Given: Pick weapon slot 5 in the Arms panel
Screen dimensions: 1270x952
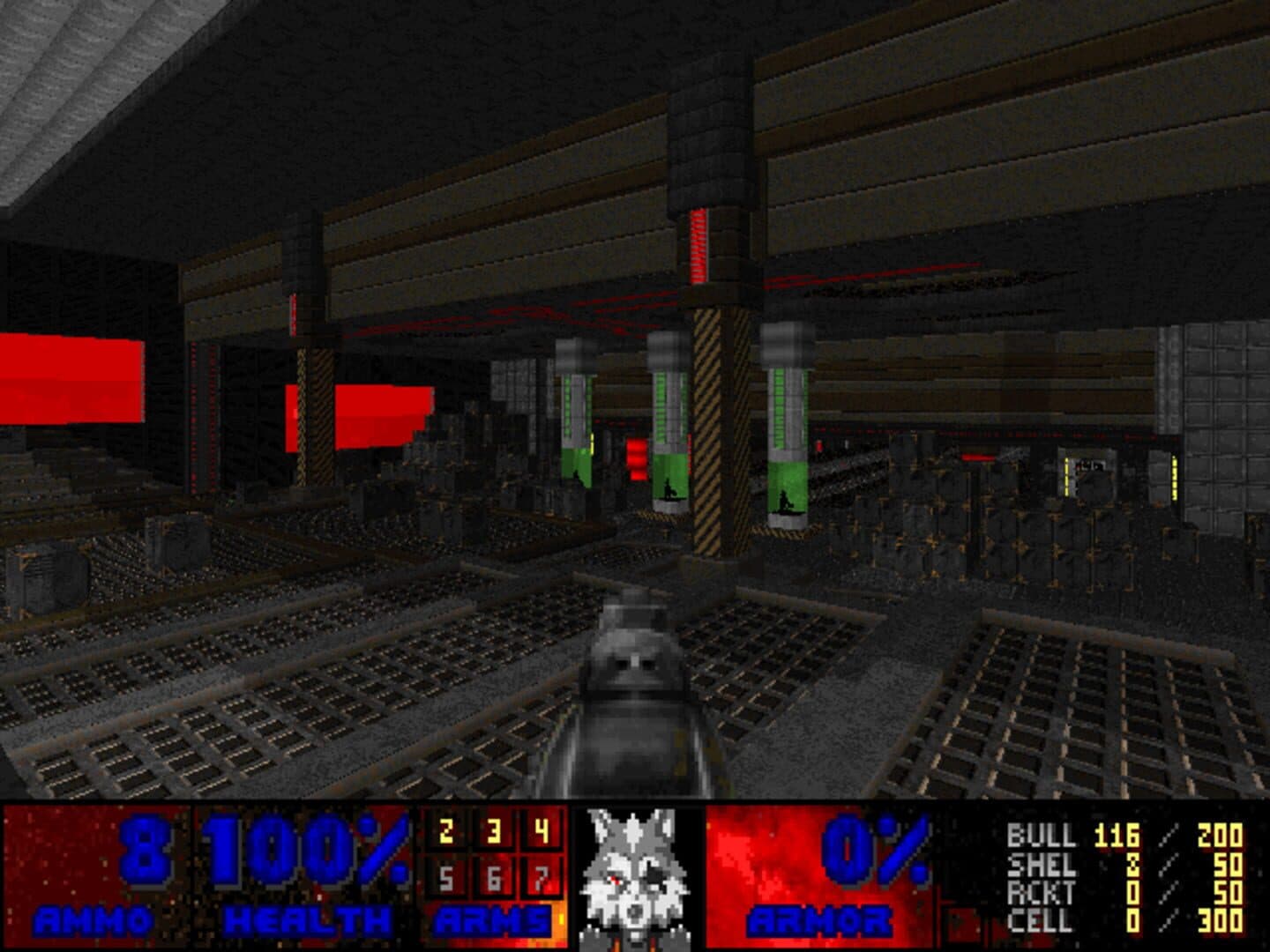Looking at the screenshot, I should [445, 879].
